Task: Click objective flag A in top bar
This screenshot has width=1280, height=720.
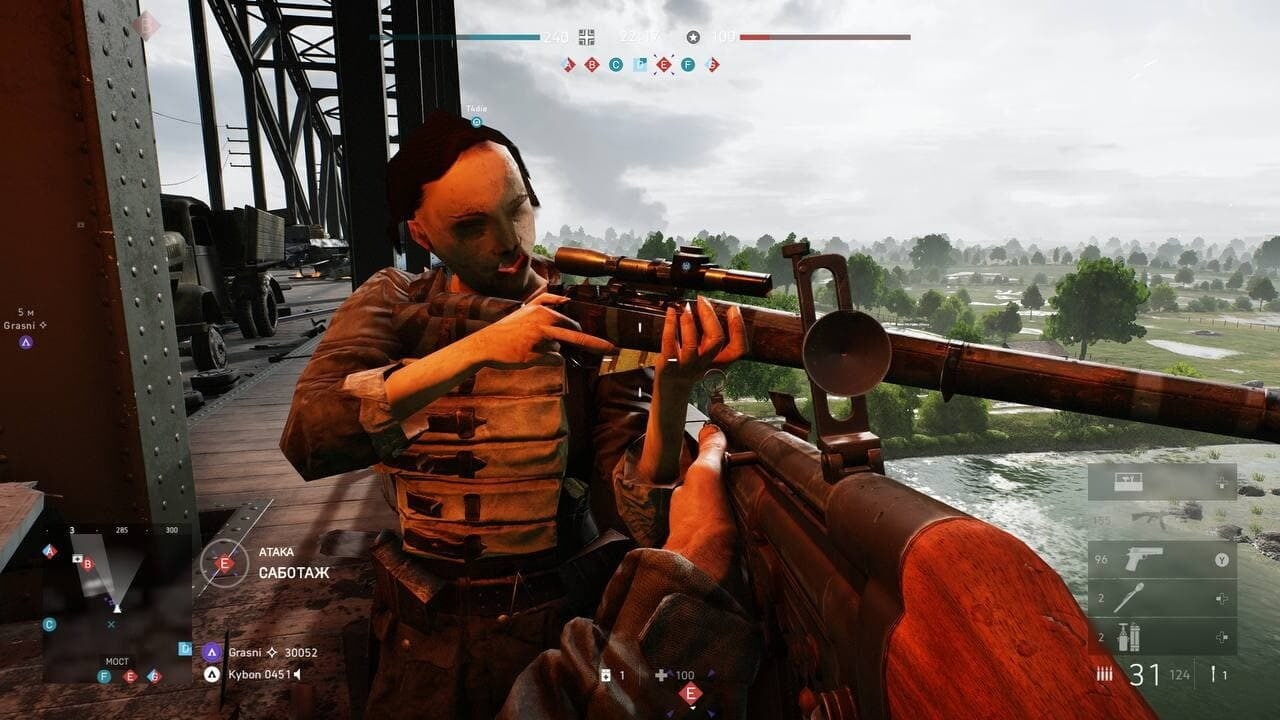Action: coord(569,65)
